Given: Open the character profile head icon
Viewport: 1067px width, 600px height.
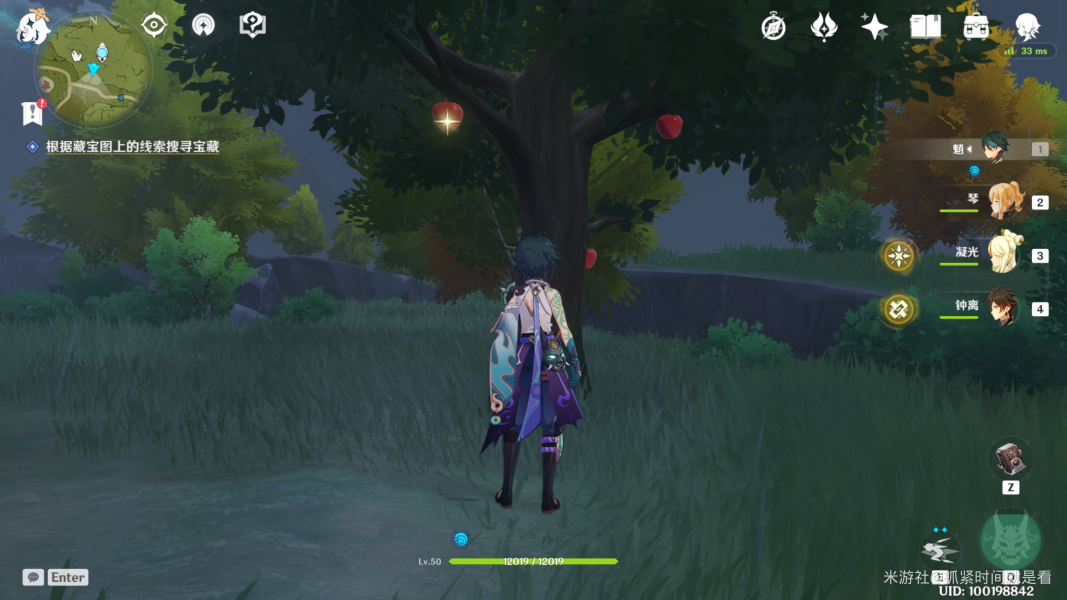Looking at the screenshot, I should pos(1027,27).
